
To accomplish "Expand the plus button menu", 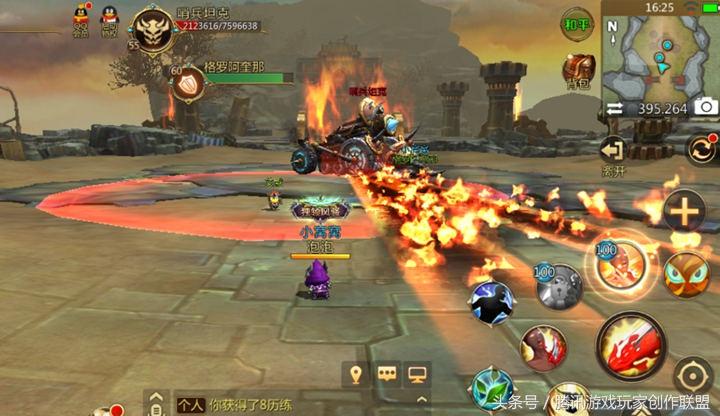I will point(685,212).
